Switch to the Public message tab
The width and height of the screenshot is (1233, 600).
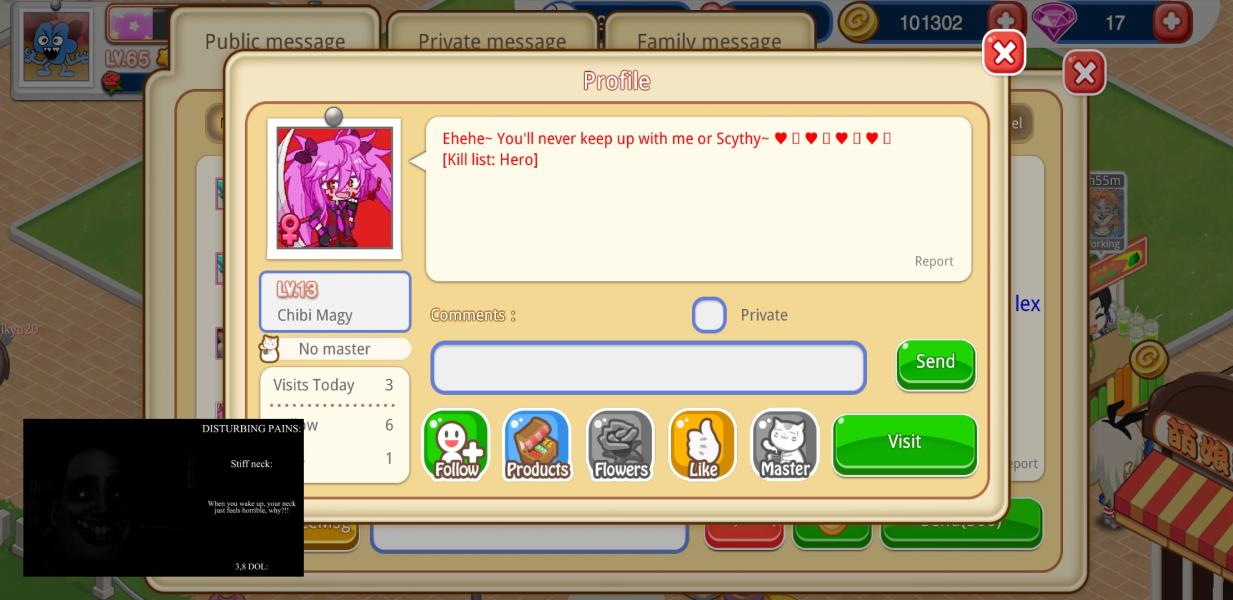tap(275, 41)
